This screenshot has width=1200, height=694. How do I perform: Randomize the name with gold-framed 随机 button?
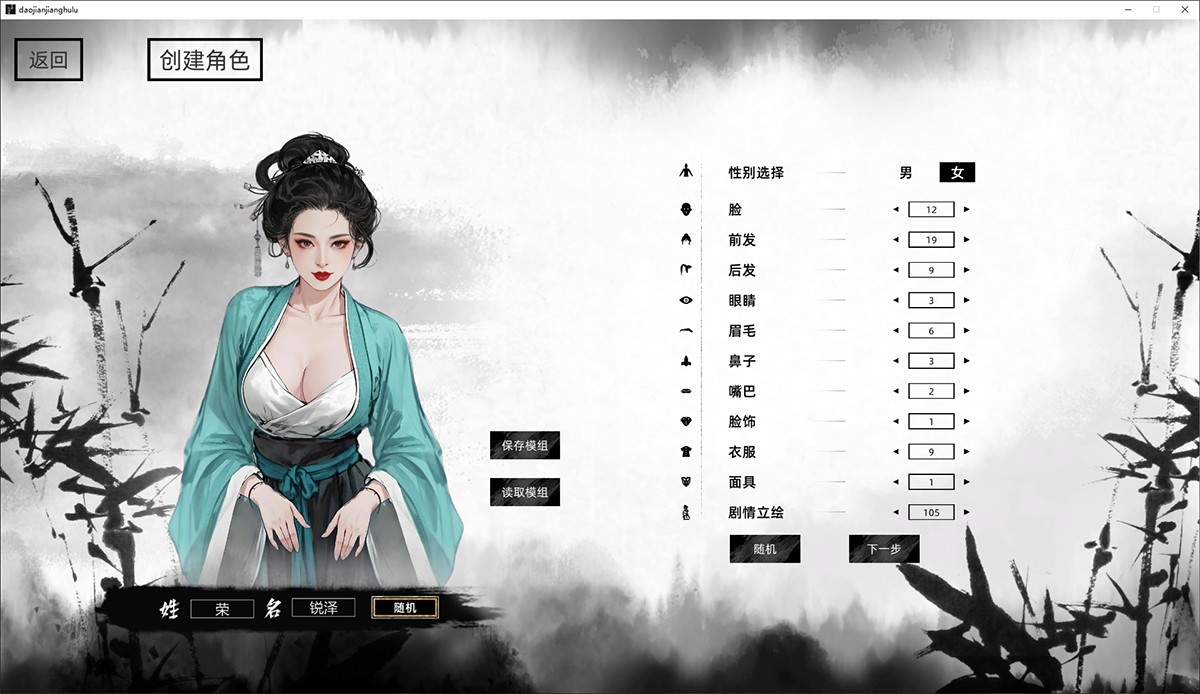click(404, 607)
